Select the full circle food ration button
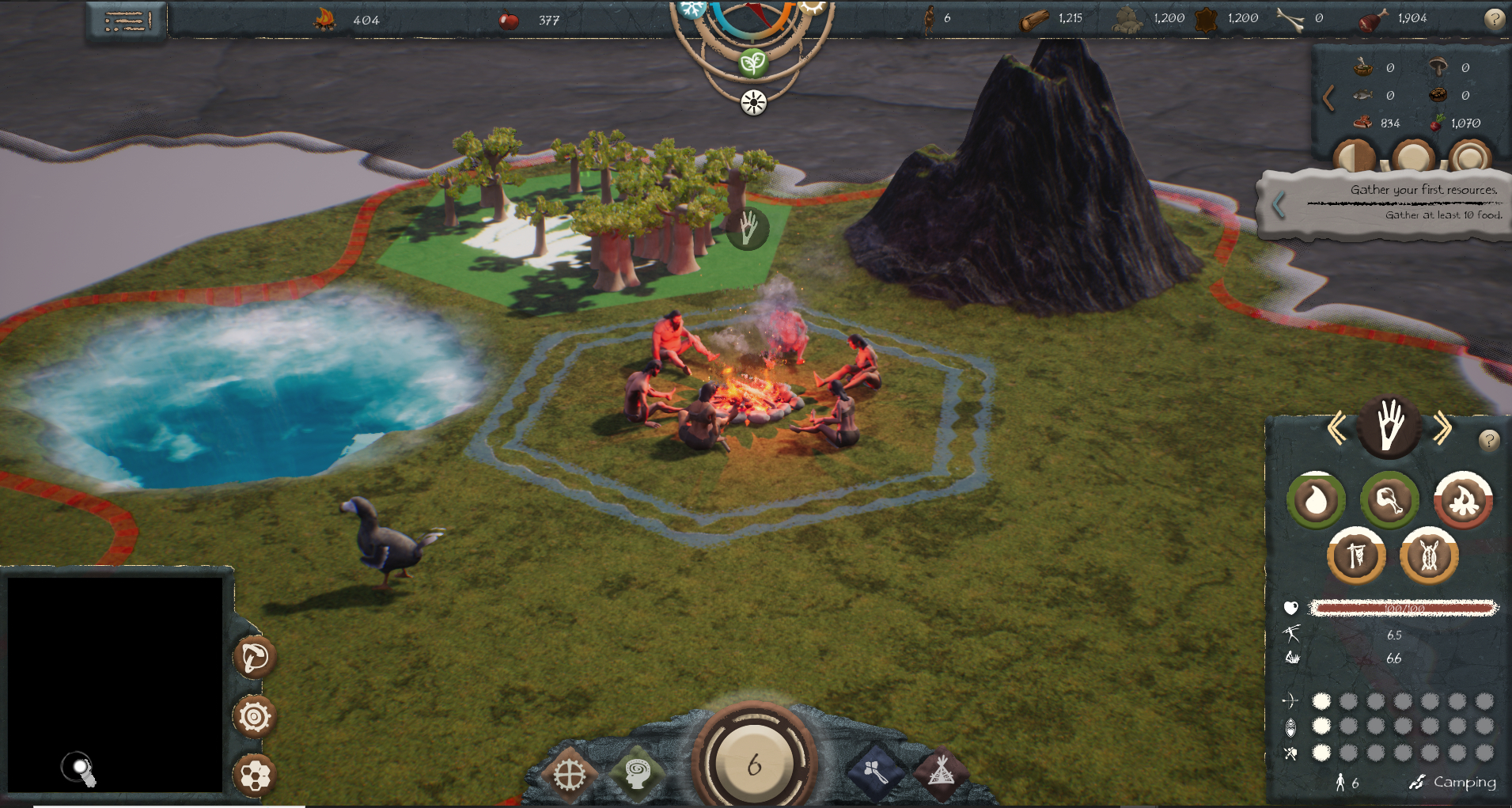Screen dimensions: 1512x808 [1412, 157]
